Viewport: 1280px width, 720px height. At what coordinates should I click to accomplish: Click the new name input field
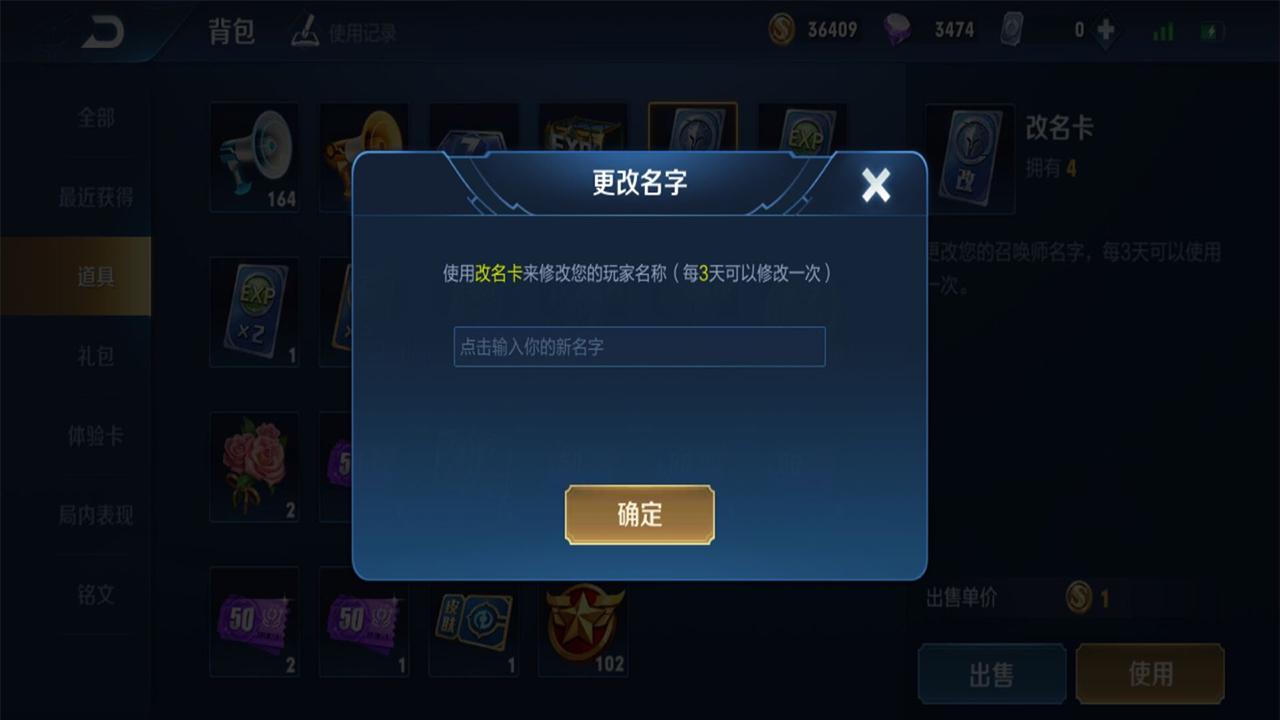[x=639, y=347]
